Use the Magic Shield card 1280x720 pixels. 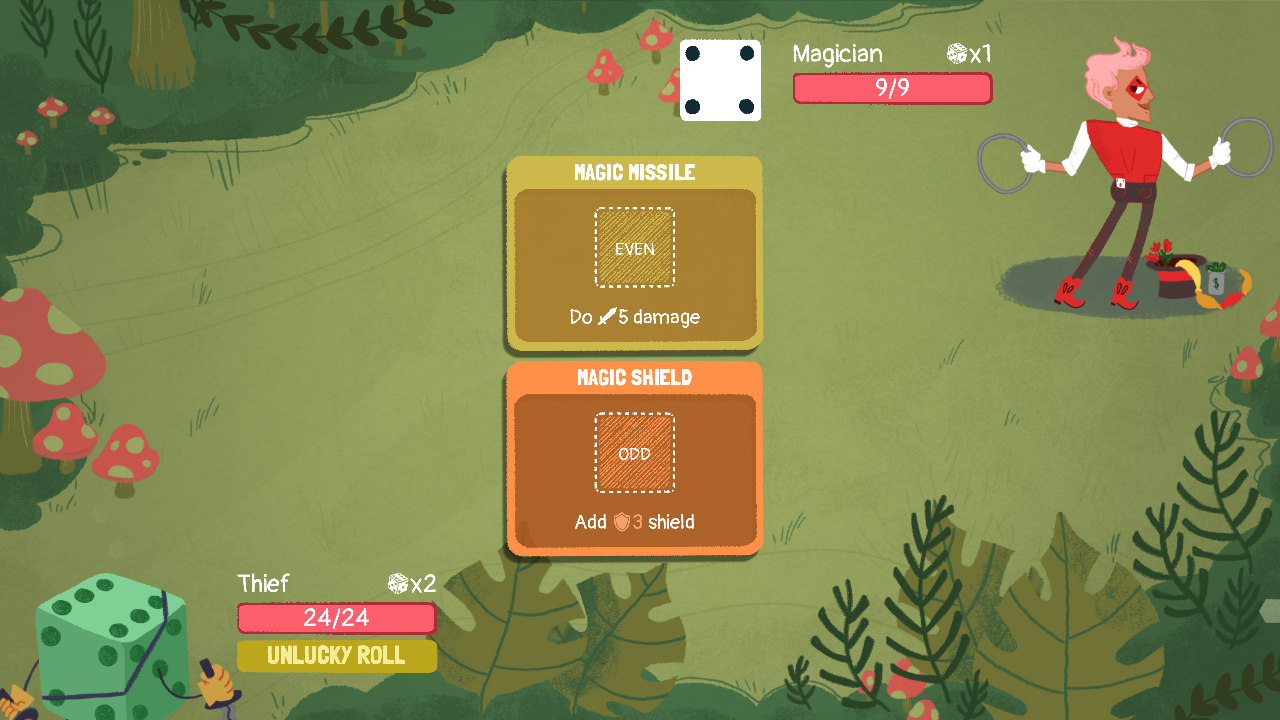(x=634, y=460)
